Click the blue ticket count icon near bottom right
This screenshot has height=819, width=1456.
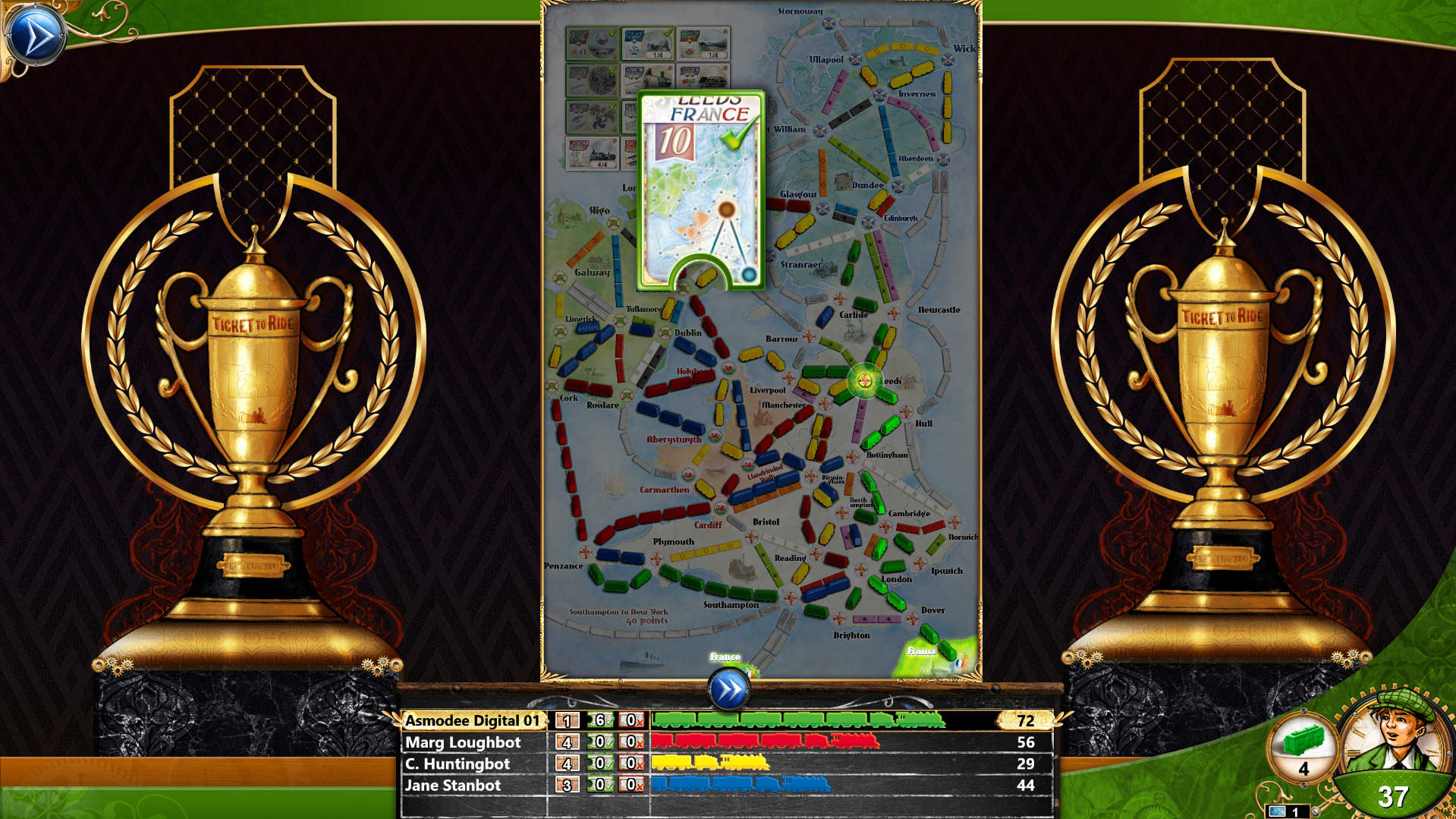tap(1281, 809)
